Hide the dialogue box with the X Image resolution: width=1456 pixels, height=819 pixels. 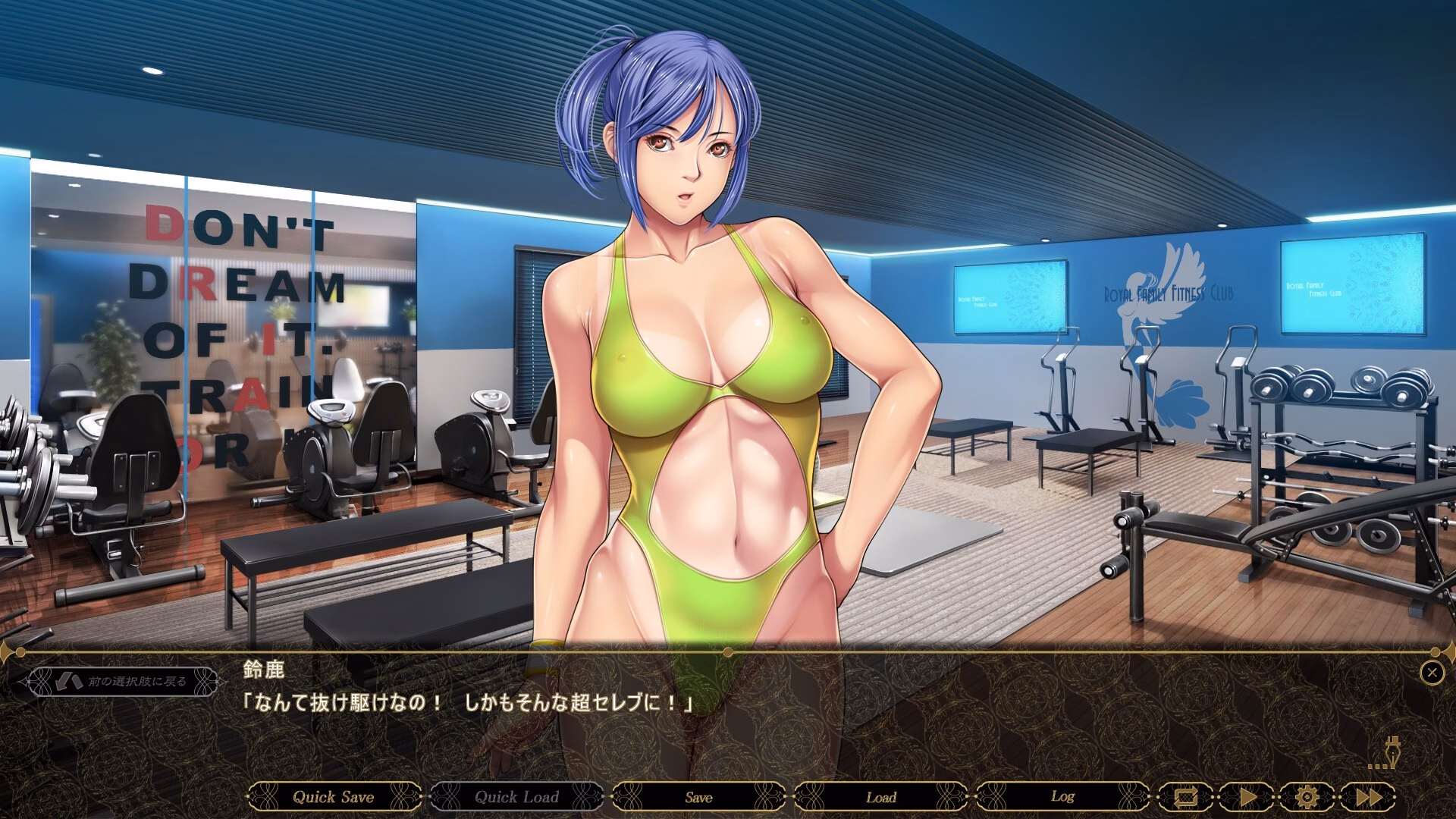click(1432, 672)
